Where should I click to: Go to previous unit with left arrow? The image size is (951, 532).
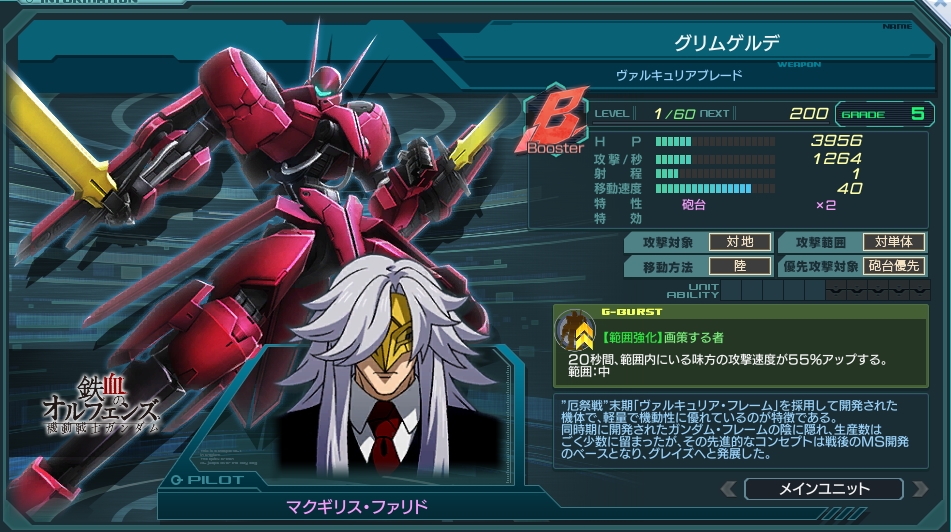[x=727, y=489]
